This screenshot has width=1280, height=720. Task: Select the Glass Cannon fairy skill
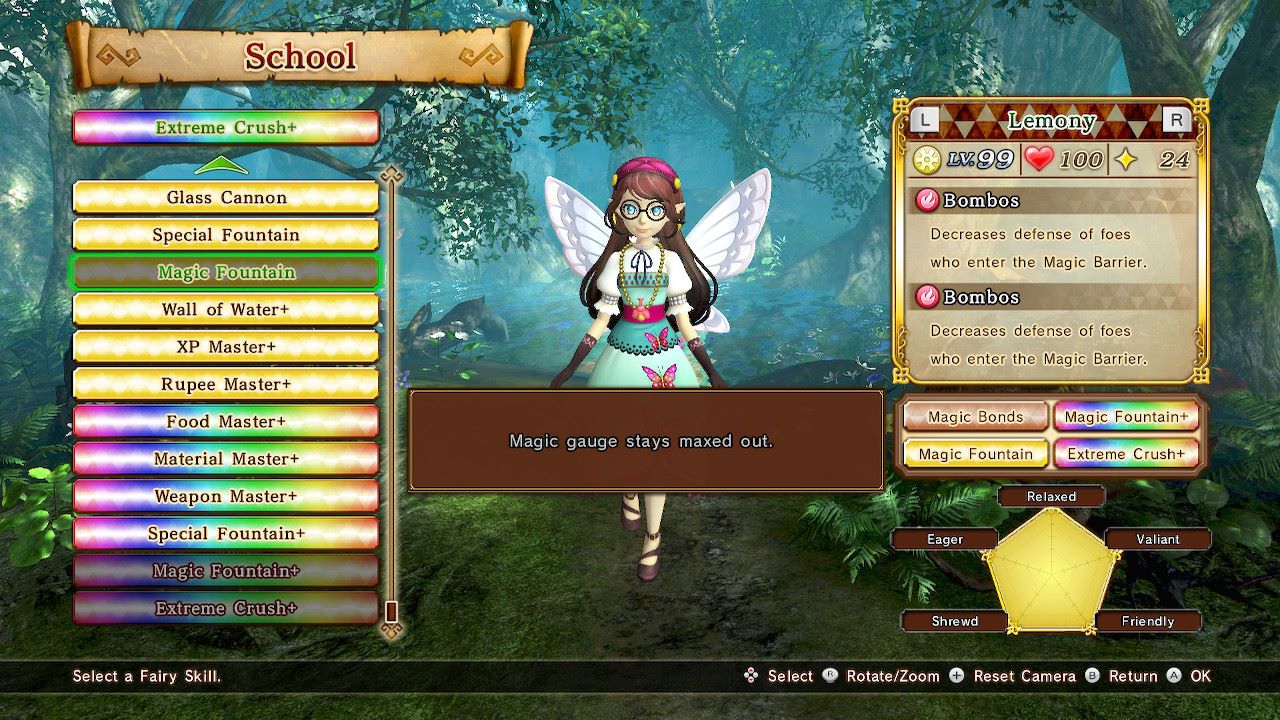tap(226, 197)
